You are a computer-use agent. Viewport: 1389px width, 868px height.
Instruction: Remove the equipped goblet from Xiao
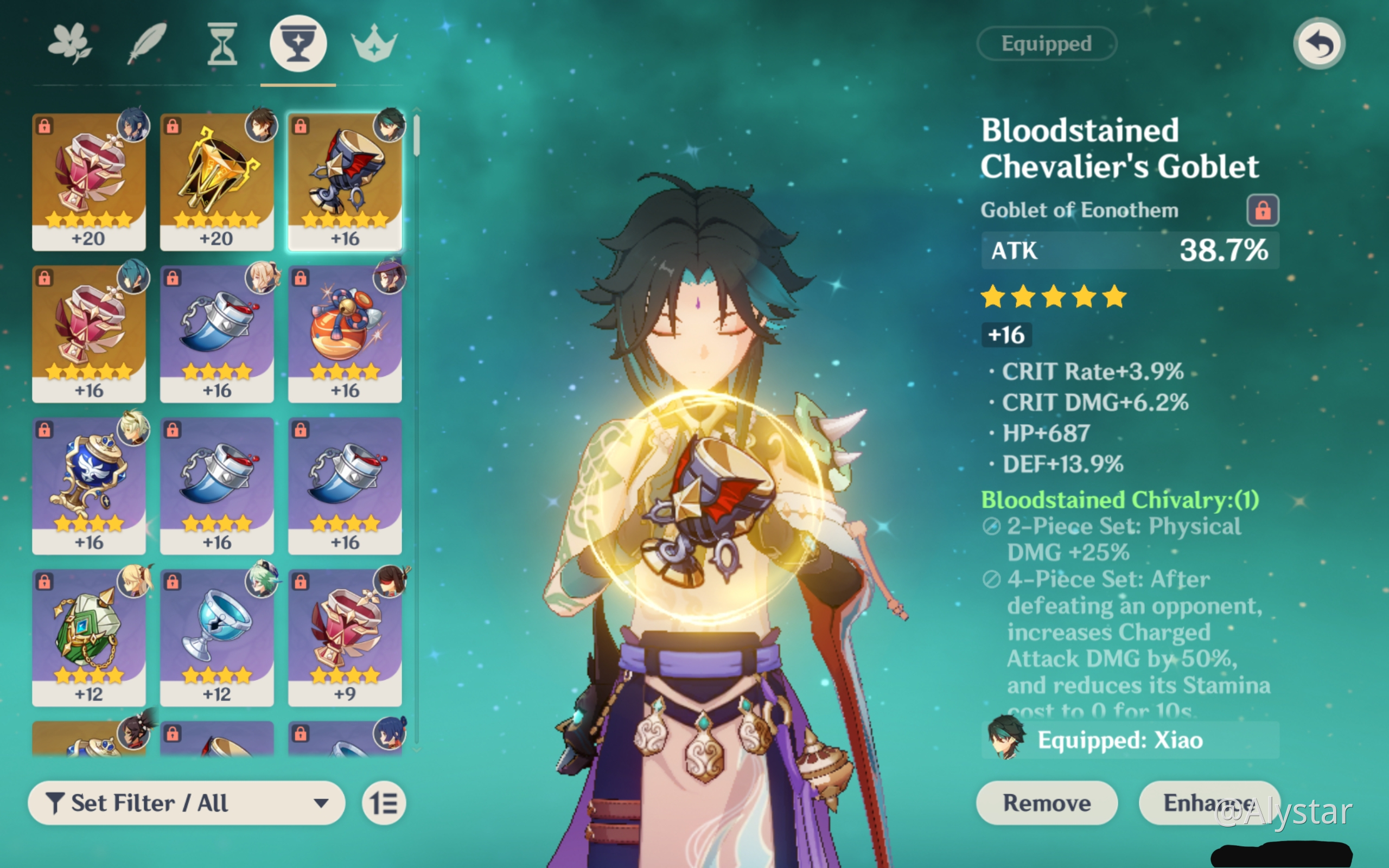point(1046,802)
